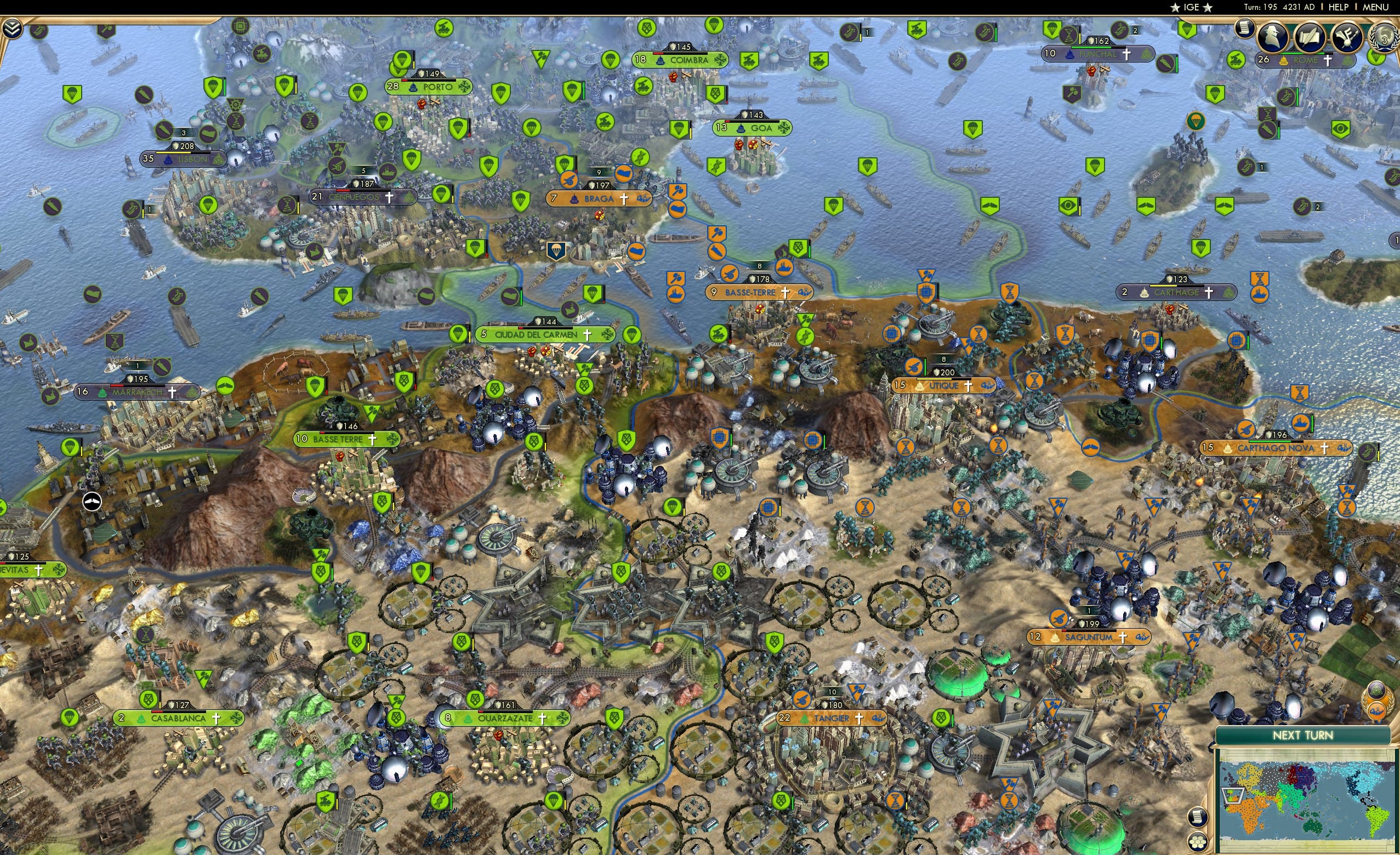
Task: Open the HELP item
Action: click(1339, 7)
